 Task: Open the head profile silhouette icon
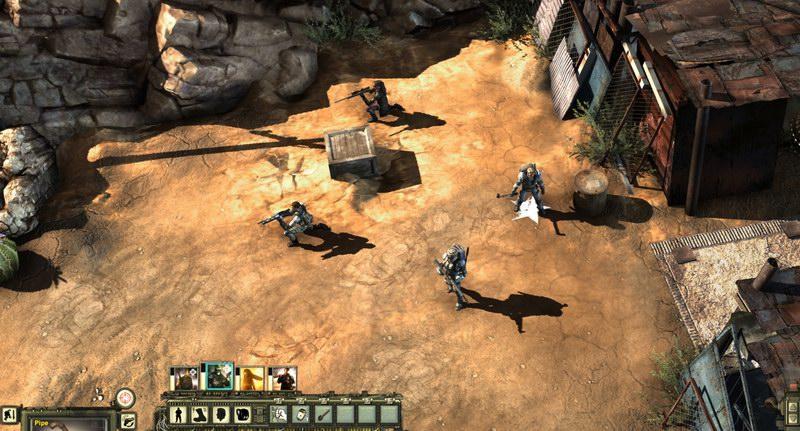pos(221,414)
